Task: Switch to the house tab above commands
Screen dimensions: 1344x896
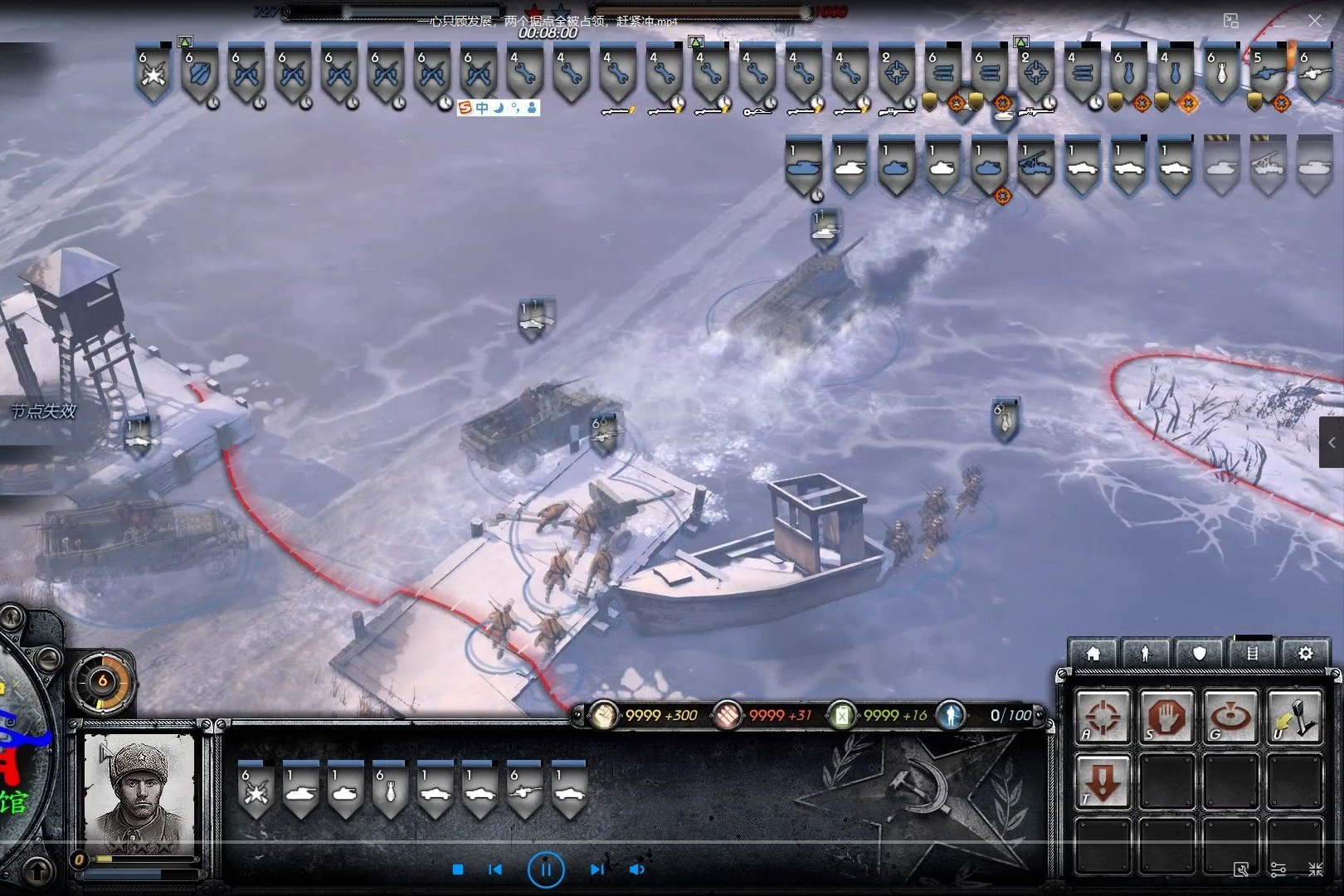Action: tap(1093, 654)
